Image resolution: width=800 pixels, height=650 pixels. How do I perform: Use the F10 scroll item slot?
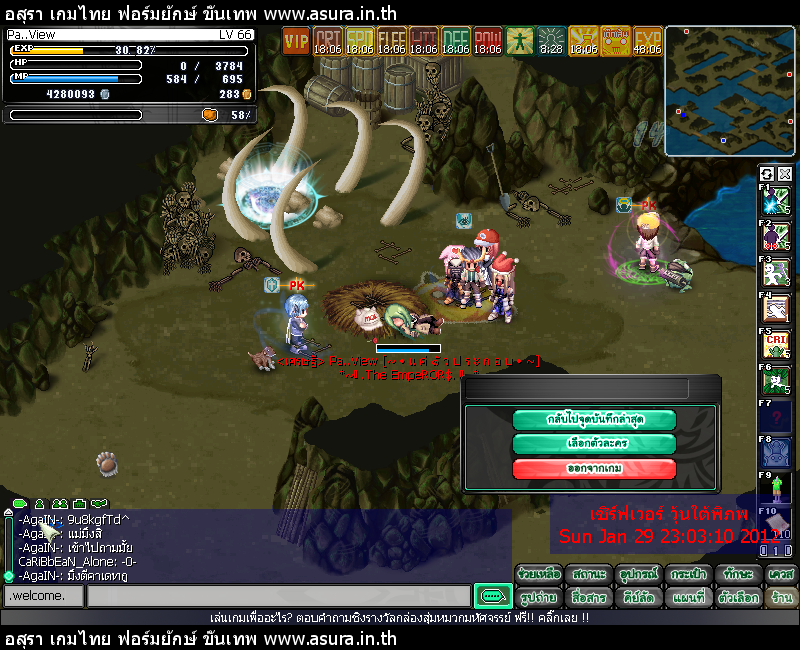pyautogui.click(x=776, y=524)
